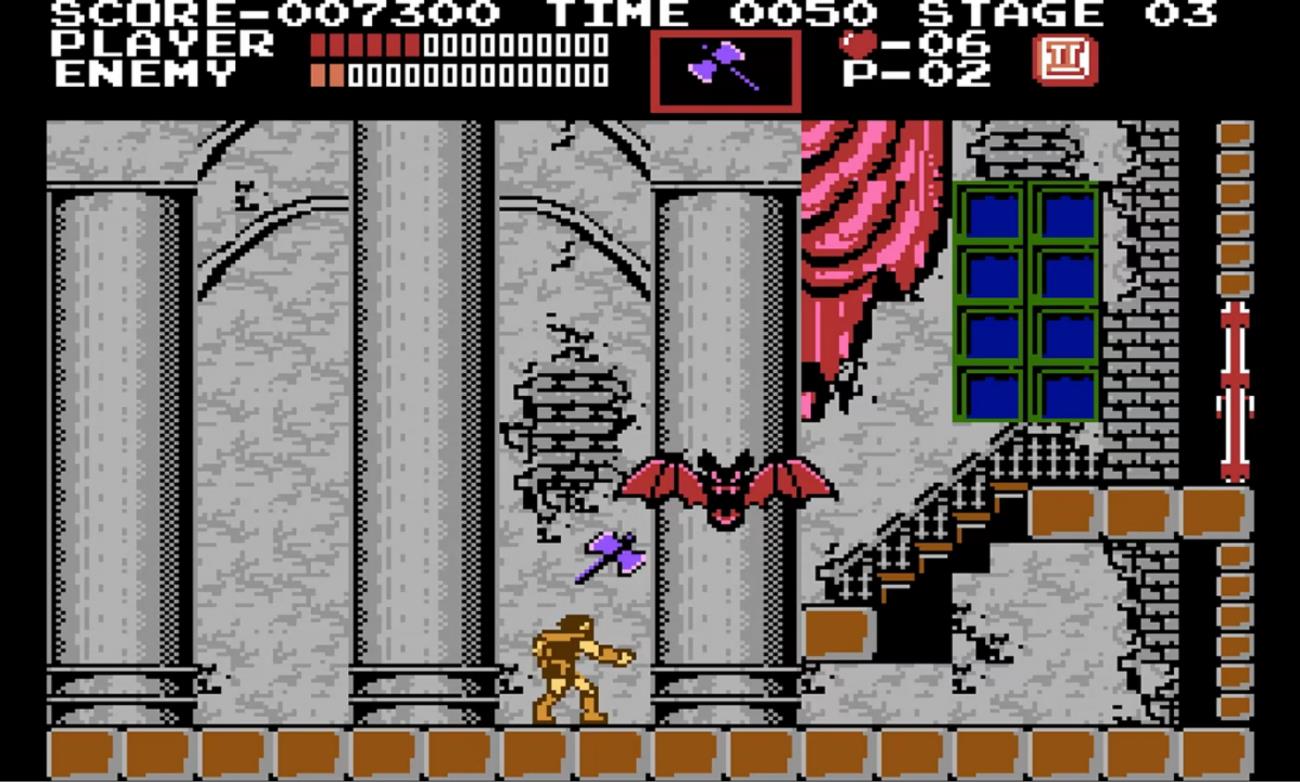Select the thrown axe projectile sprite
The height and width of the screenshot is (782, 1300).
coord(611,555)
